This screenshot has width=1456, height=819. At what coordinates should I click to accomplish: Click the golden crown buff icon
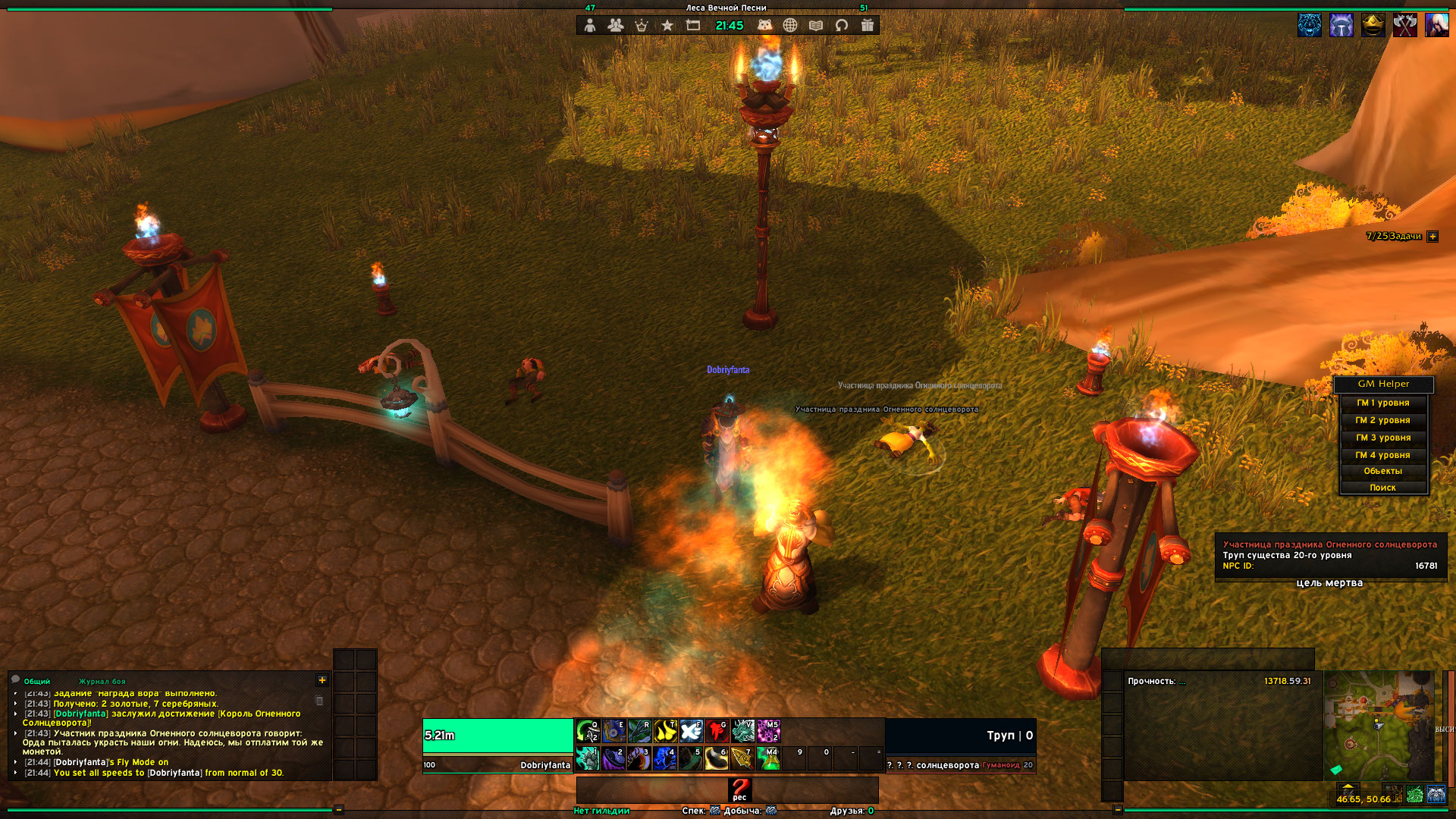click(x=1373, y=26)
